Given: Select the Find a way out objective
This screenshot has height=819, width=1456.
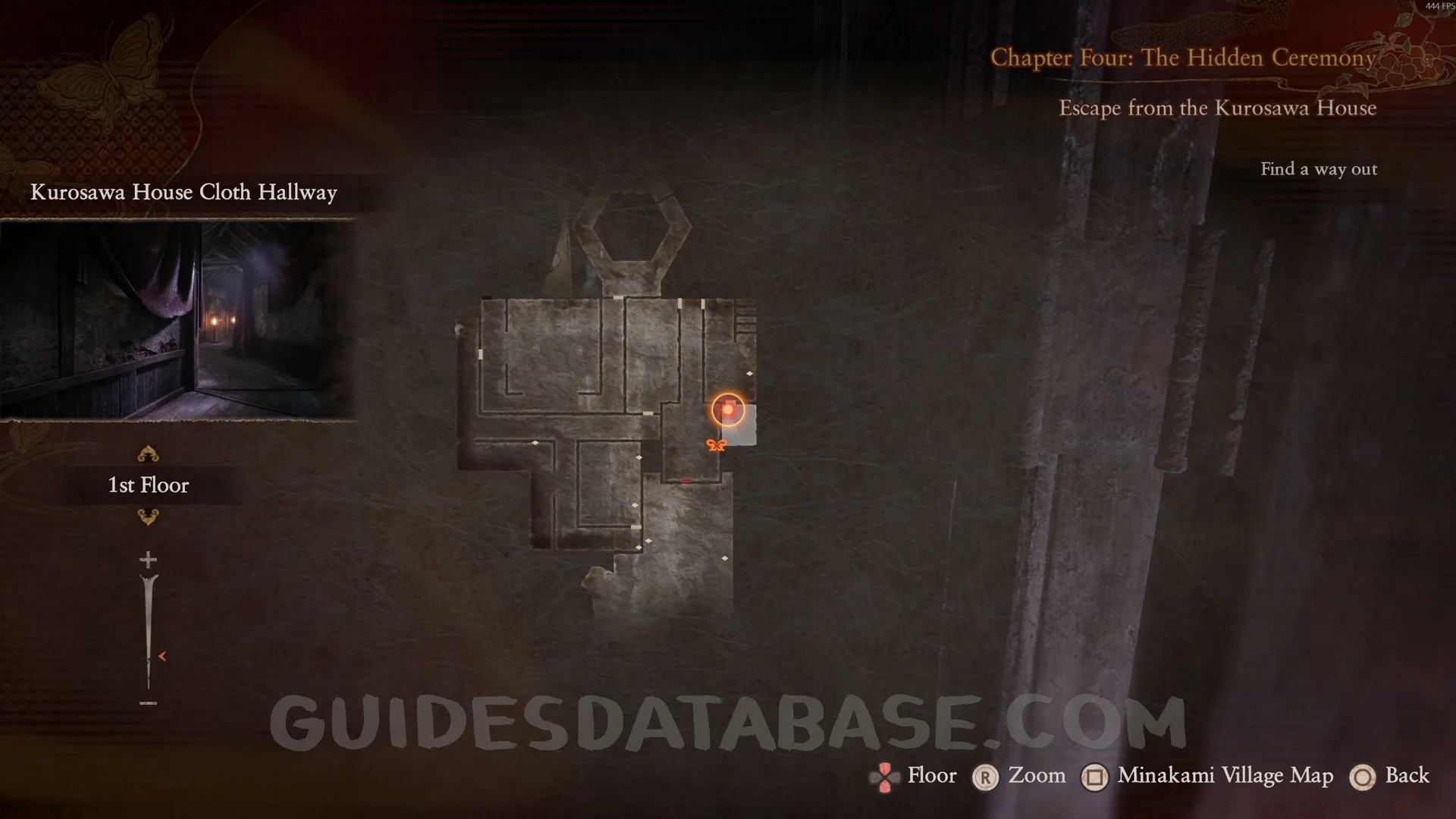Looking at the screenshot, I should [1318, 169].
